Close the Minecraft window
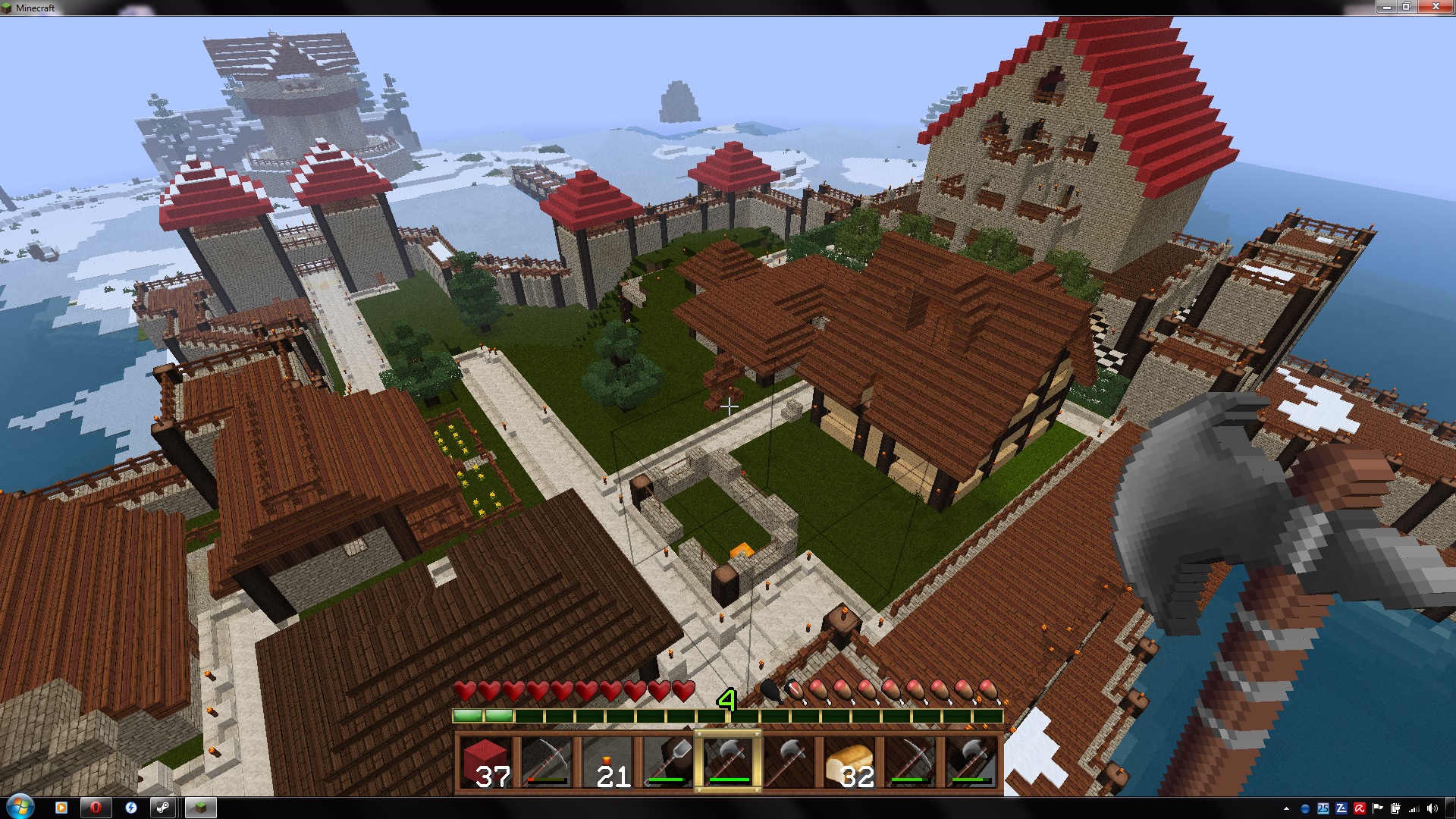This screenshot has width=1456, height=819. [x=1436, y=7]
